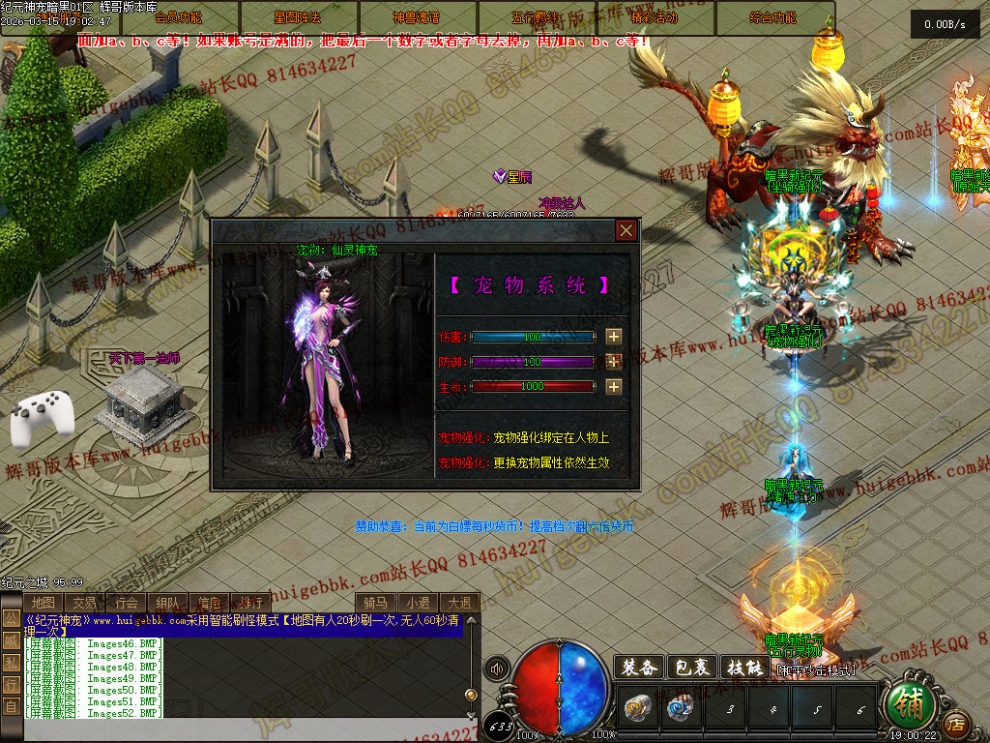
Task: Click the white gamepad overlay icon
Action: [43, 420]
